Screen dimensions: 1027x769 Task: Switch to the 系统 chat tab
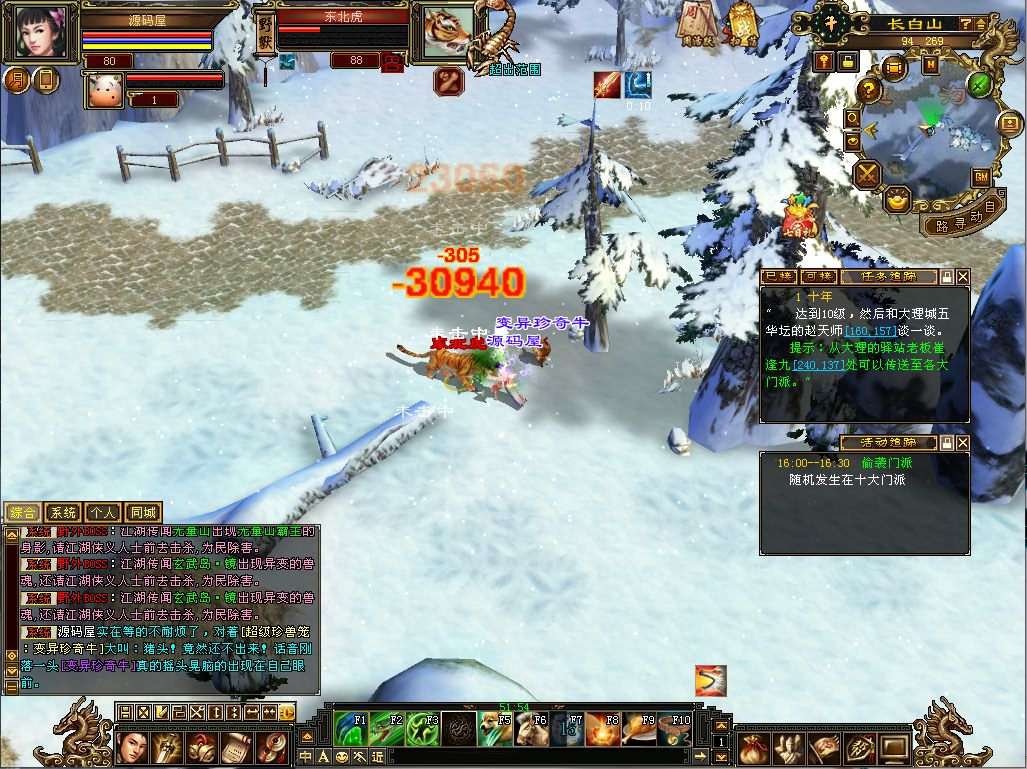(x=62, y=513)
